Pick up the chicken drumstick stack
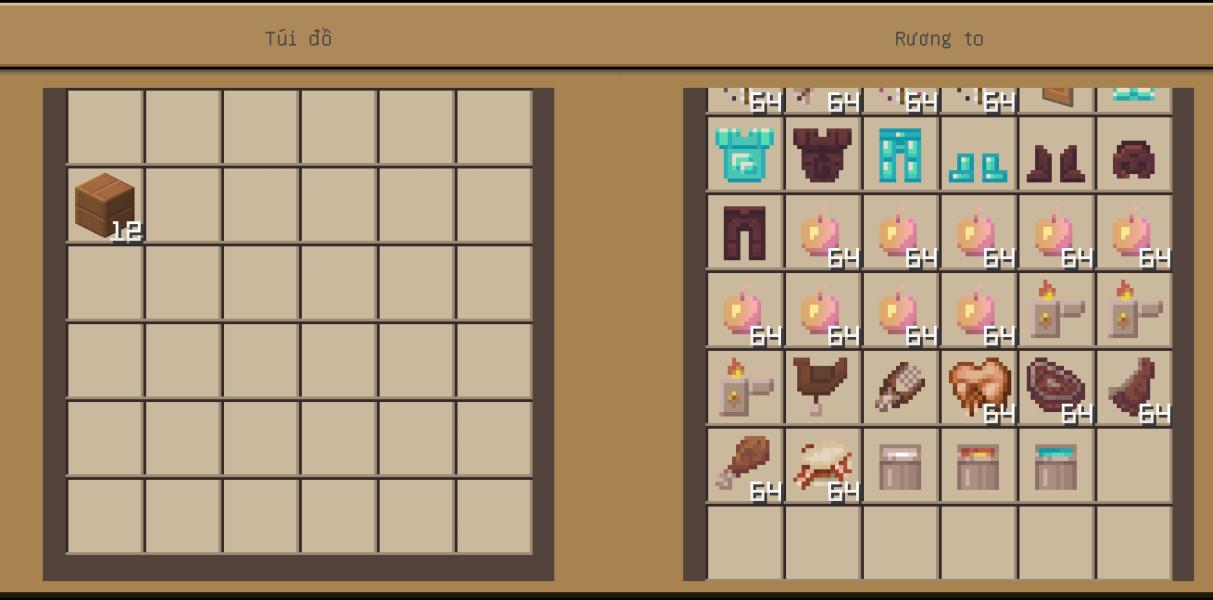 (x=744, y=464)
